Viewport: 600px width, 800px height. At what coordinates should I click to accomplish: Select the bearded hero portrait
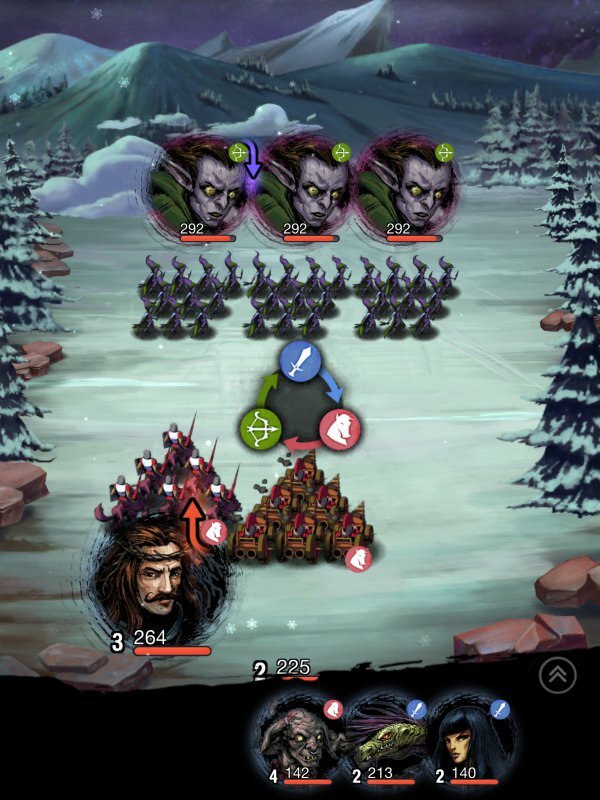click(x=160, y=580)
